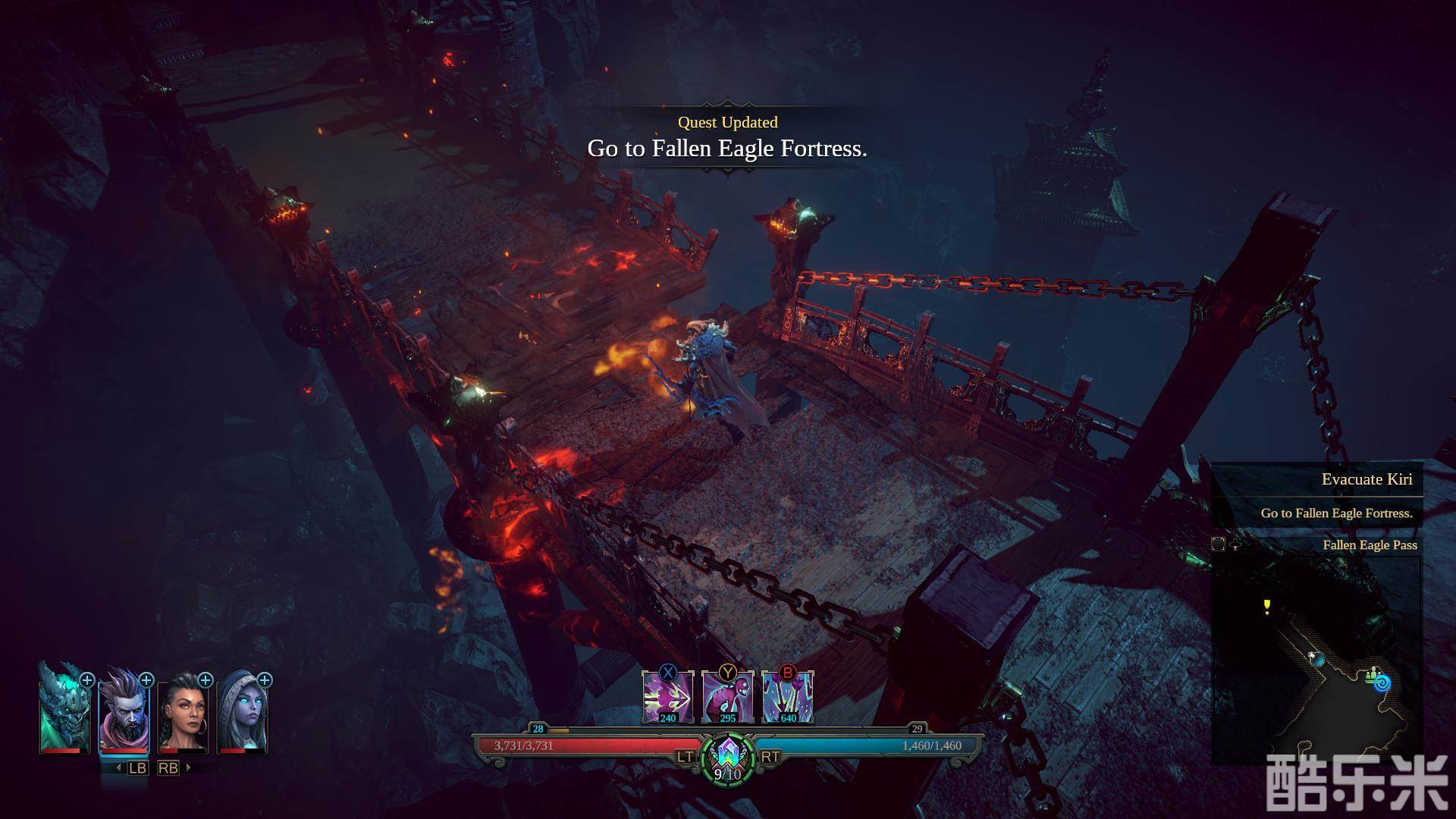Activate the red ghoul ability costing 295

click(x=727, y=698)
